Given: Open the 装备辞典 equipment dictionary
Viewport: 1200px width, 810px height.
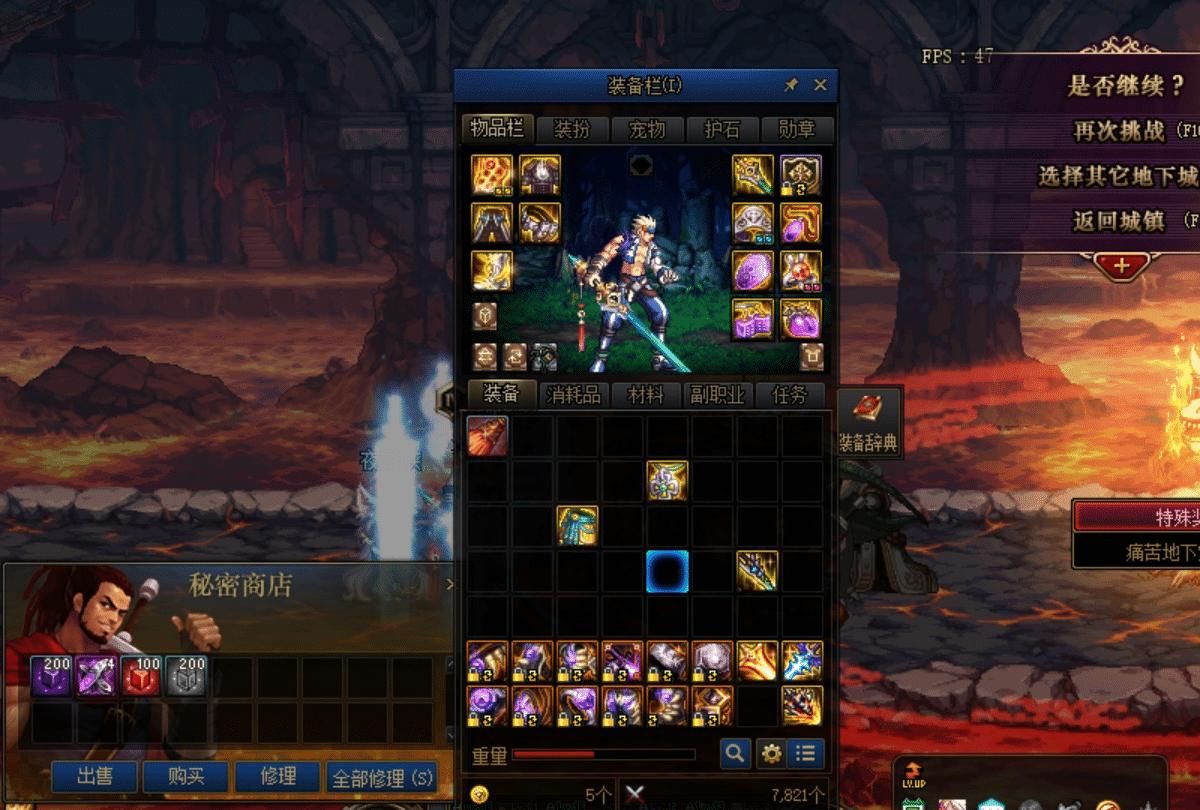Looking at the screenshot, I should (867, 422).
